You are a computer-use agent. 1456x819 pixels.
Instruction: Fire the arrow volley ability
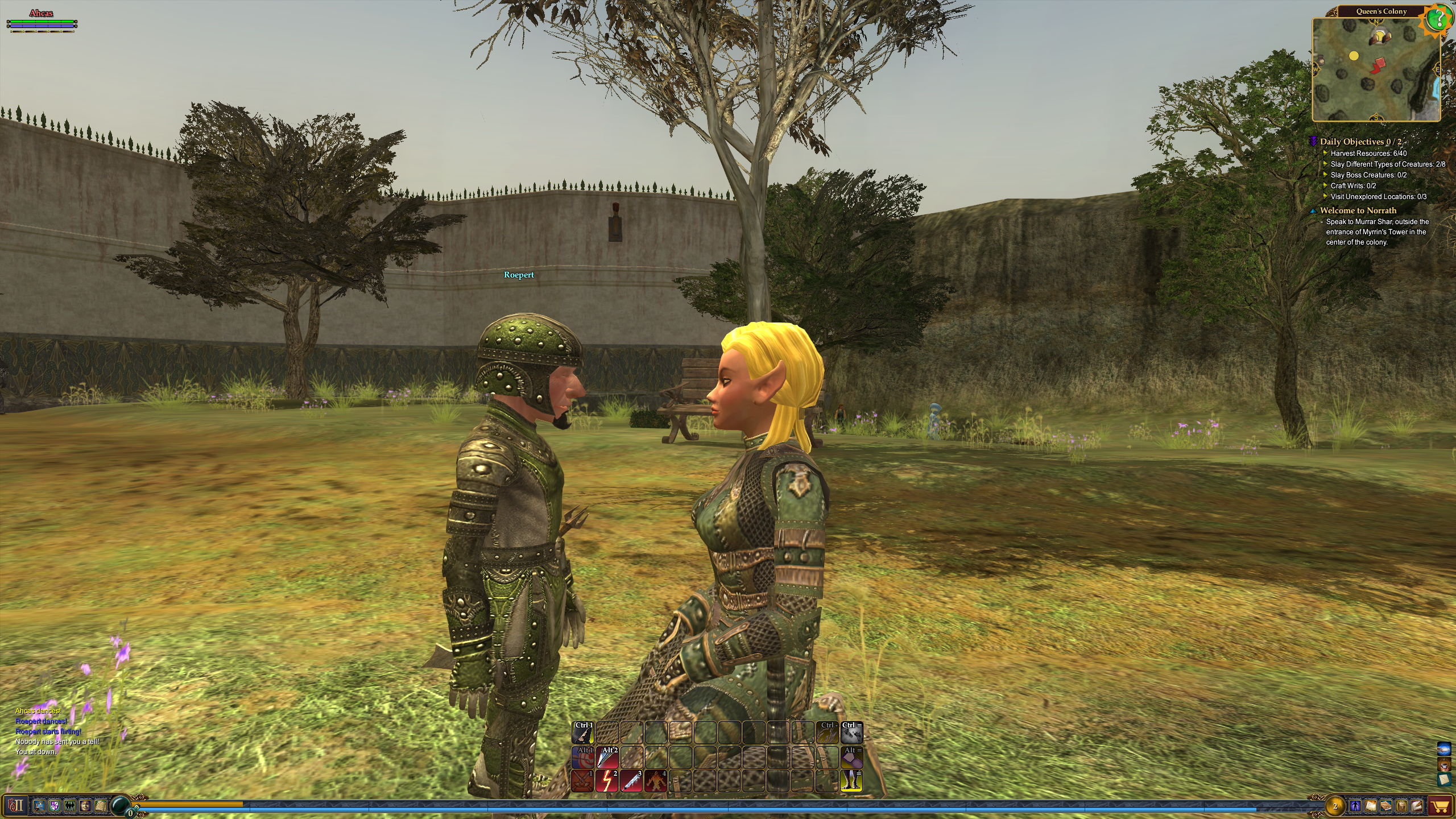pos(607,757)
